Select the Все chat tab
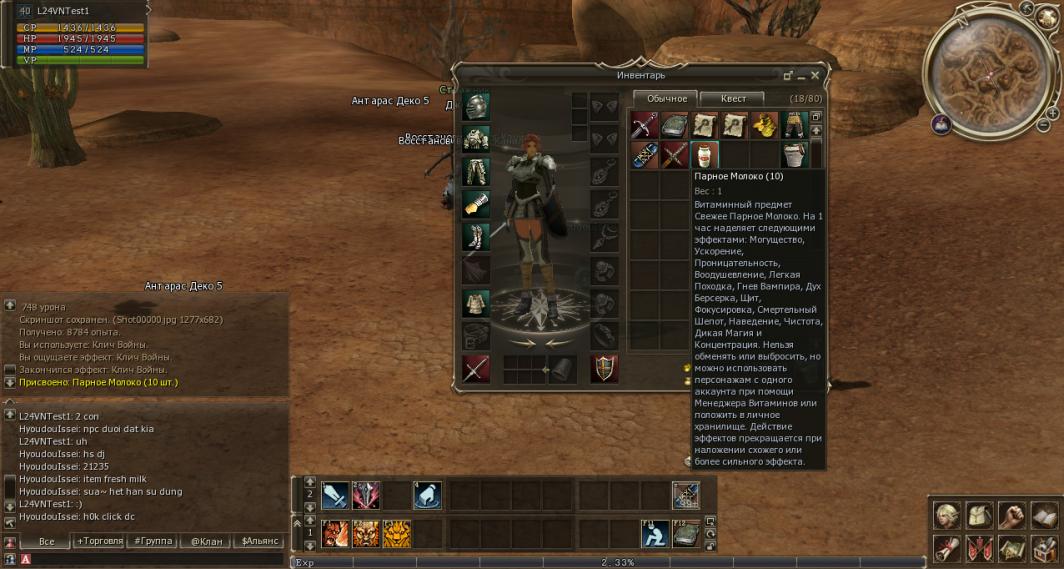 tap(46, 541)
